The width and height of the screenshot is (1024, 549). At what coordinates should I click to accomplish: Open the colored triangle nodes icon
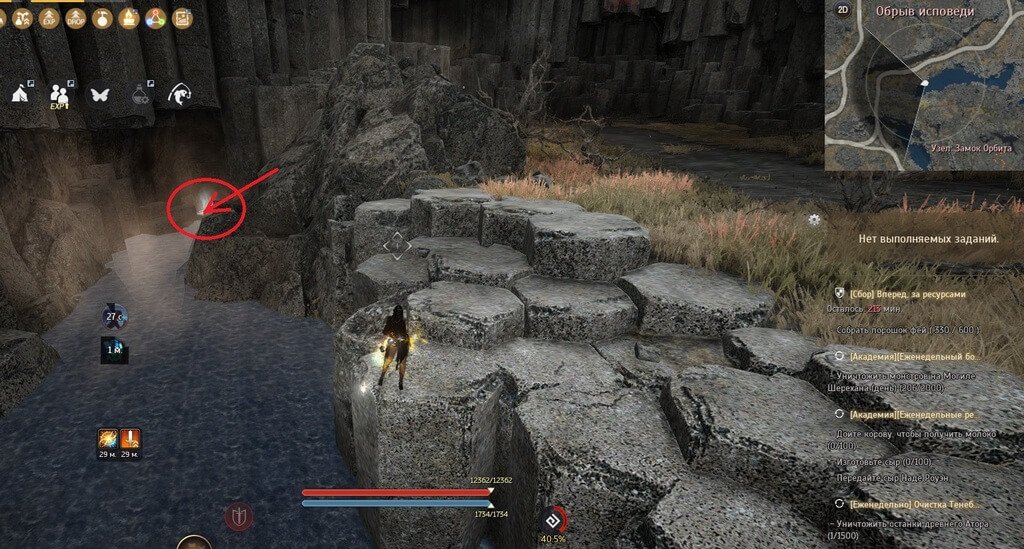click(x=154, y=17)
